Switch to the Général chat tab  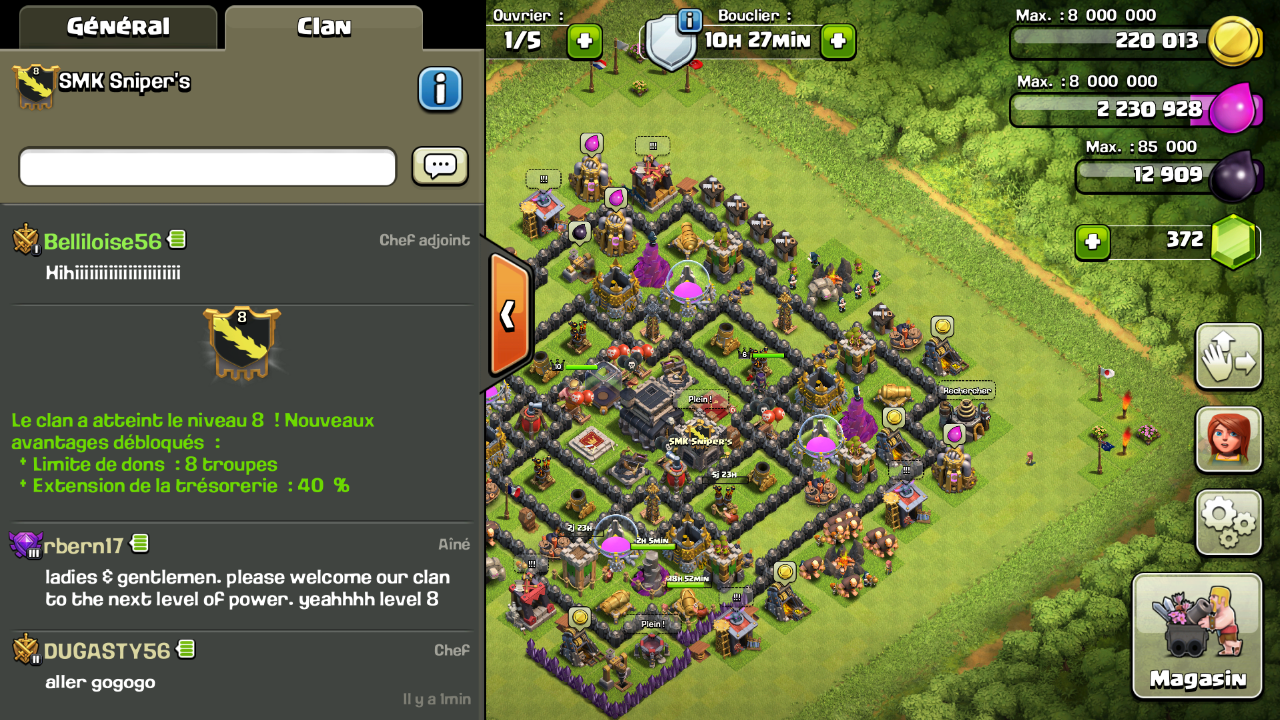tap(118, 27)
